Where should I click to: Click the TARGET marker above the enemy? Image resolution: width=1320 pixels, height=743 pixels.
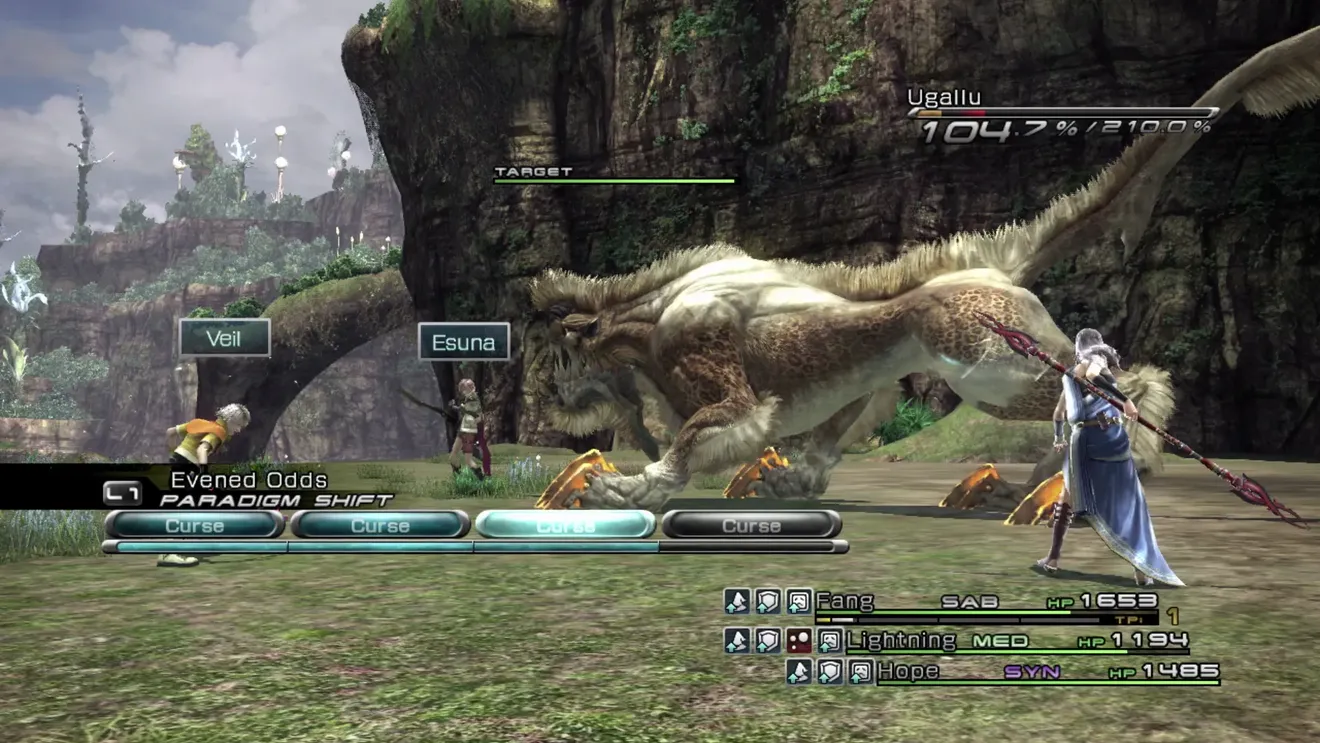pyautogui.click(x=534, y=172)
